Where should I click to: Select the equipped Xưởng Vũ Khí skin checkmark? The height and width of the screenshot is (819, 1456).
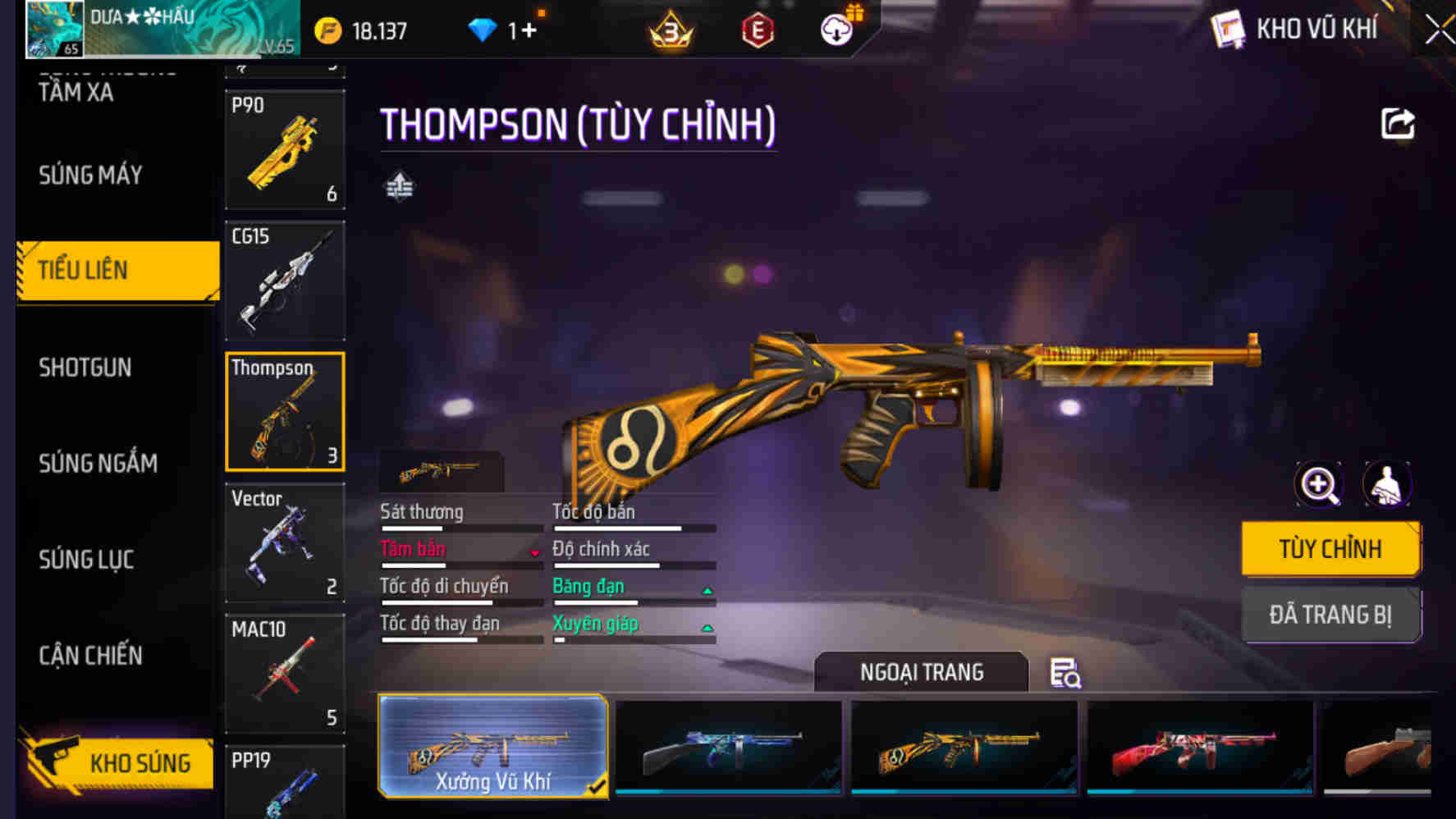598,784
